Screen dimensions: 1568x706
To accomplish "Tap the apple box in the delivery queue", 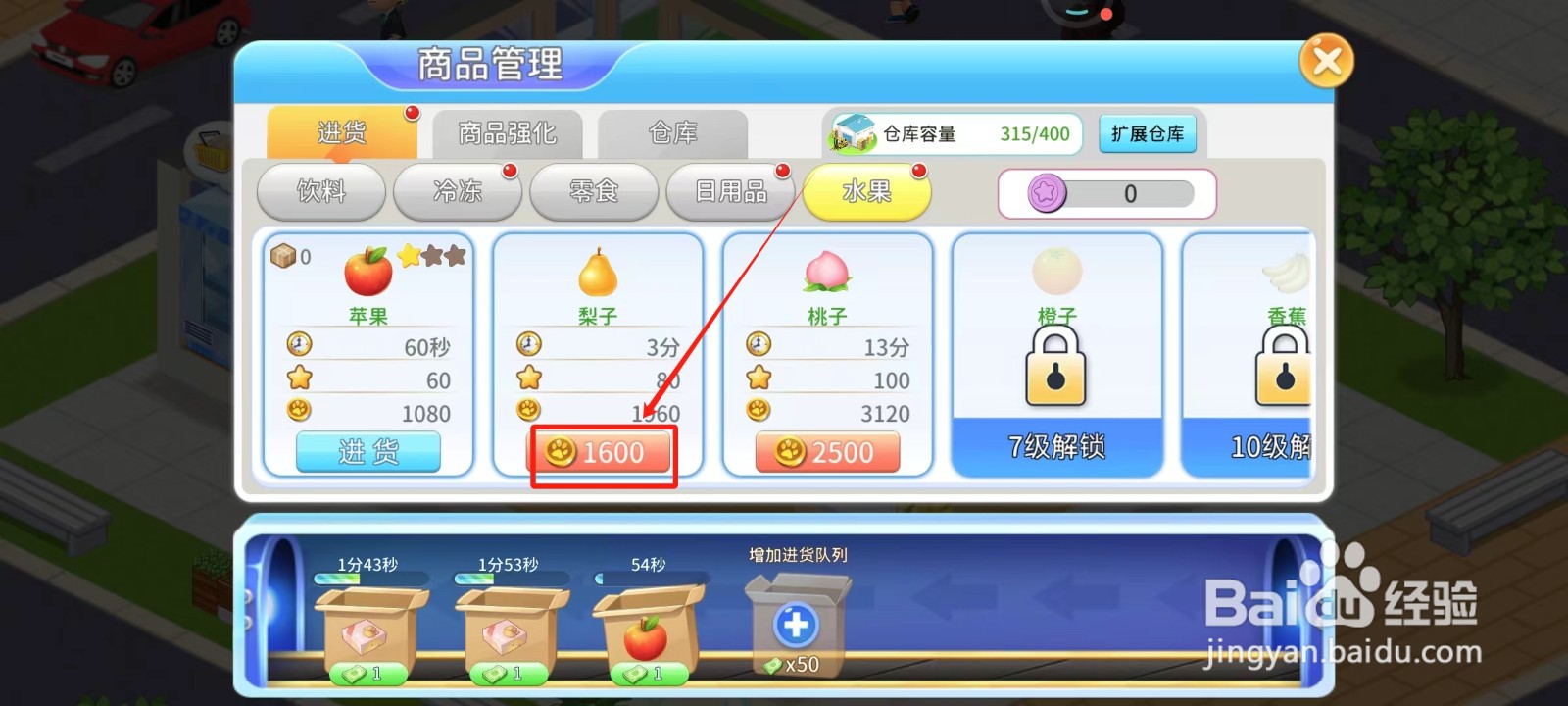I will pyautogui.click(x=650, y=628).
